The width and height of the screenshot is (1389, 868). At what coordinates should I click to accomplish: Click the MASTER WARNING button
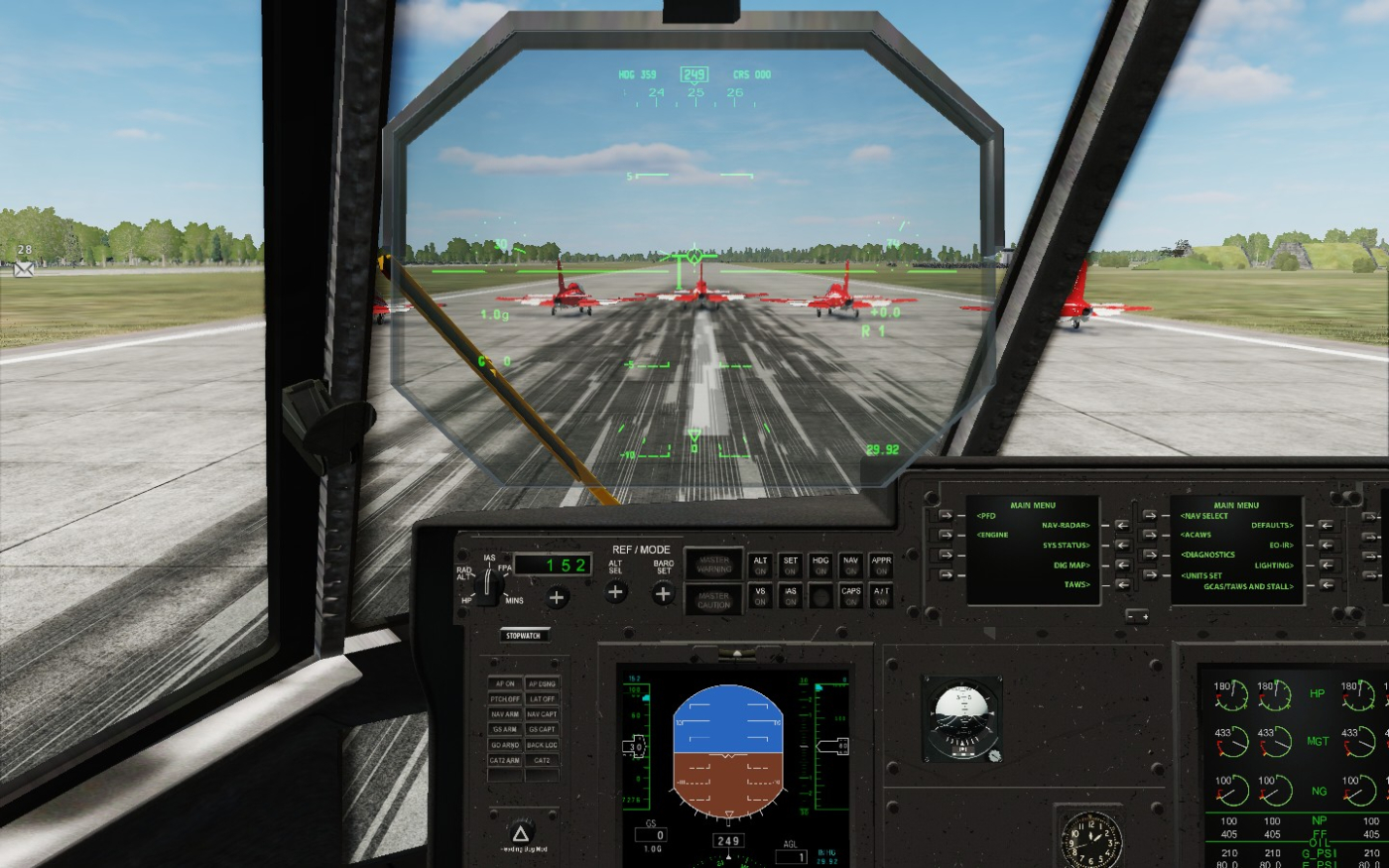point(713,564)
